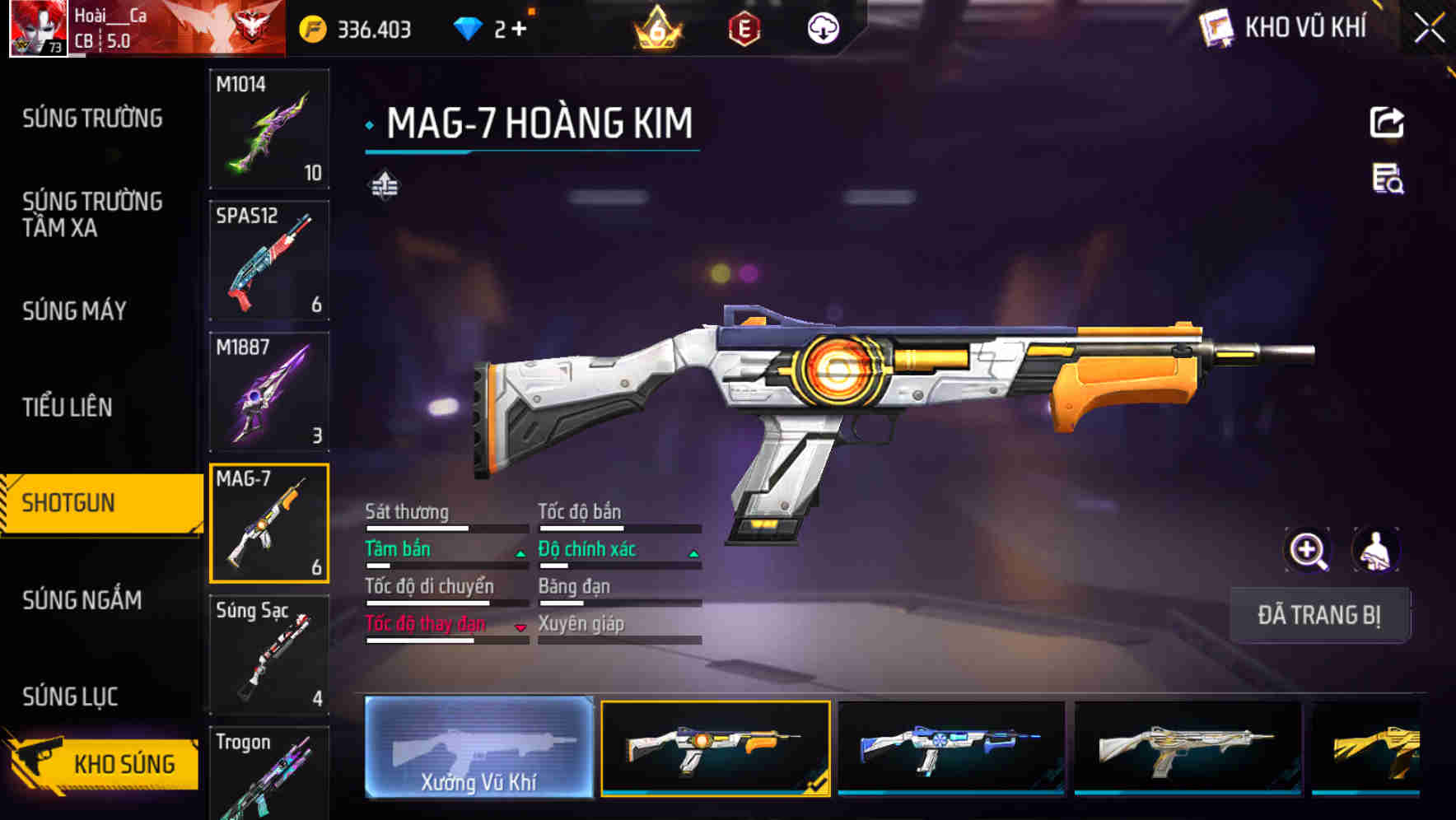Open the Xưởng Vũ Khí workshop tile
The width and height of the screenshot is (1456, 820).
478,748
